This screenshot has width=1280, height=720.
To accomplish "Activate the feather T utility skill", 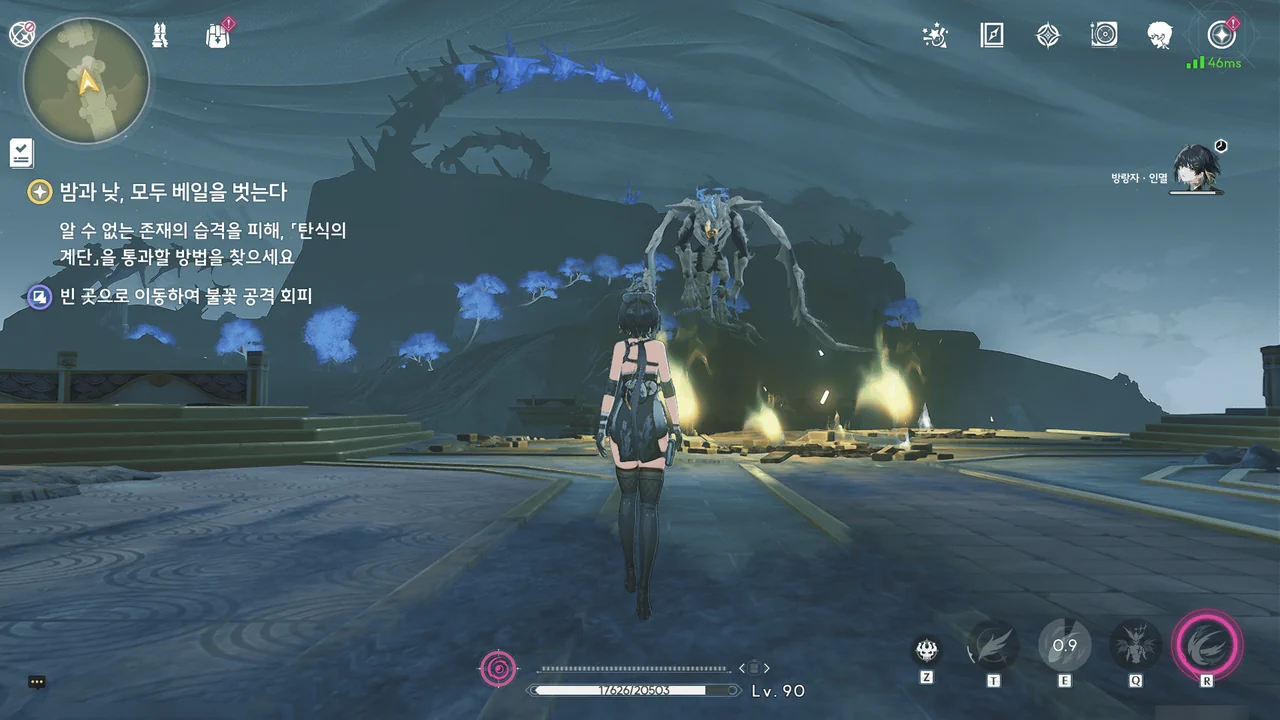I will [993, 645].
